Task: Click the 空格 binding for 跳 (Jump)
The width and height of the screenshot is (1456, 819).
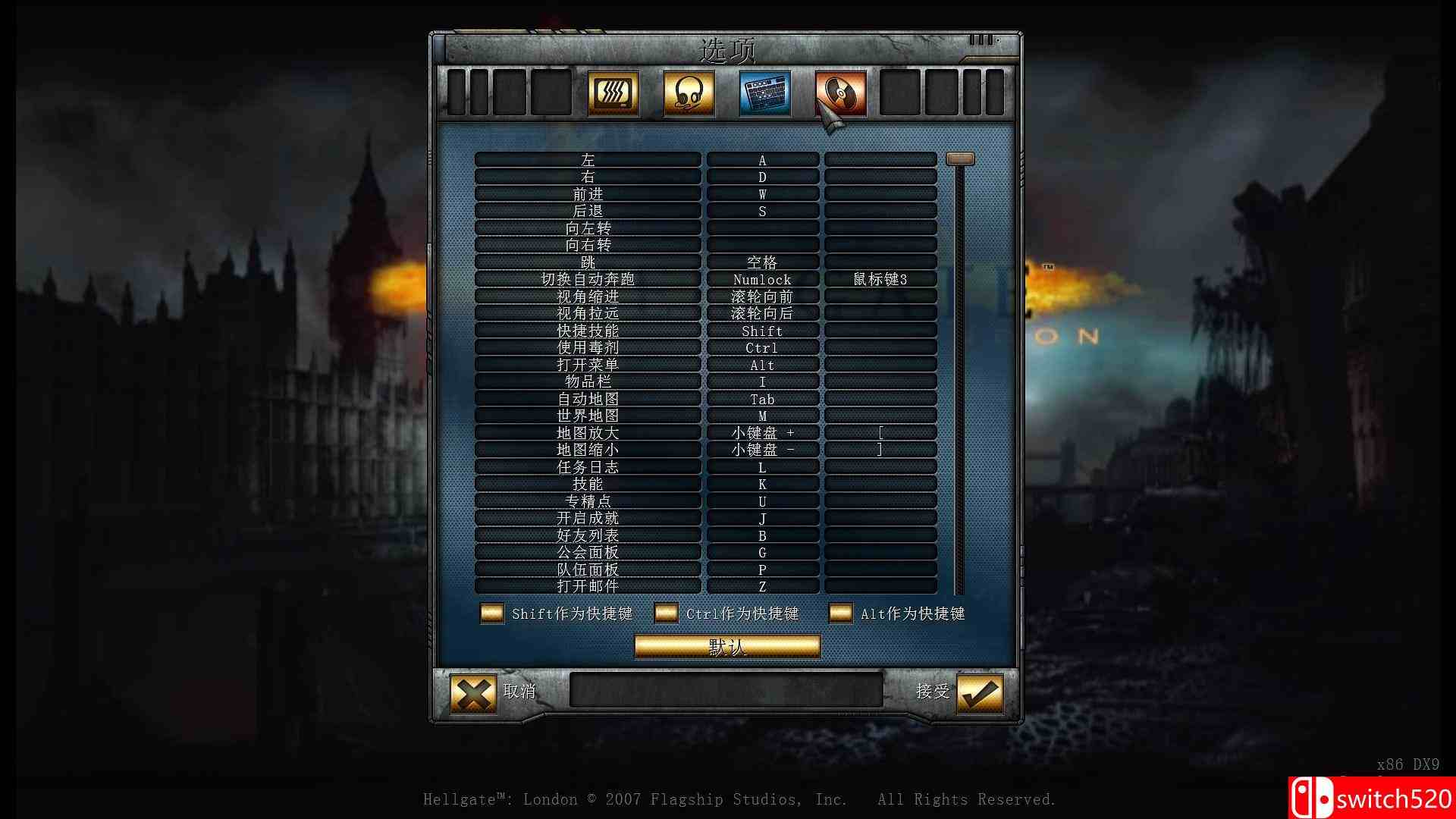Action: (762, 262)
